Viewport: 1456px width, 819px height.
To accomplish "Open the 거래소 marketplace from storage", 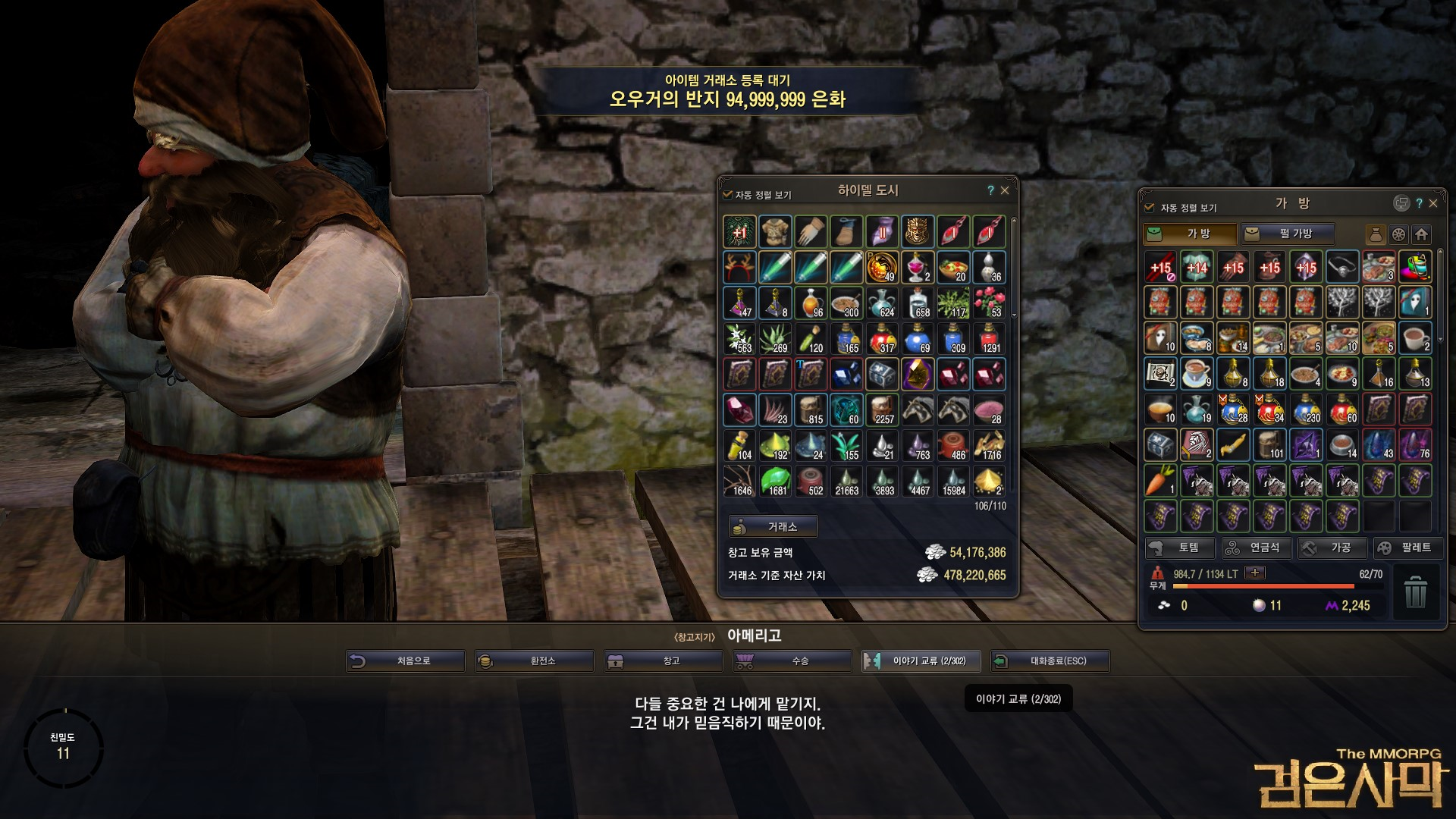I will click(x=773, y=527).
